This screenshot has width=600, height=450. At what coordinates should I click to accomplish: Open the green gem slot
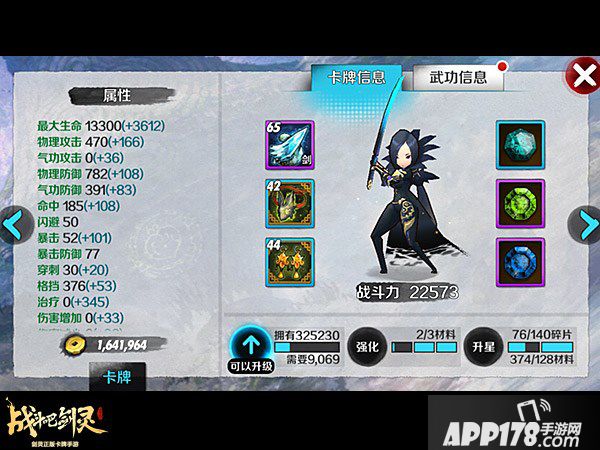521,205
